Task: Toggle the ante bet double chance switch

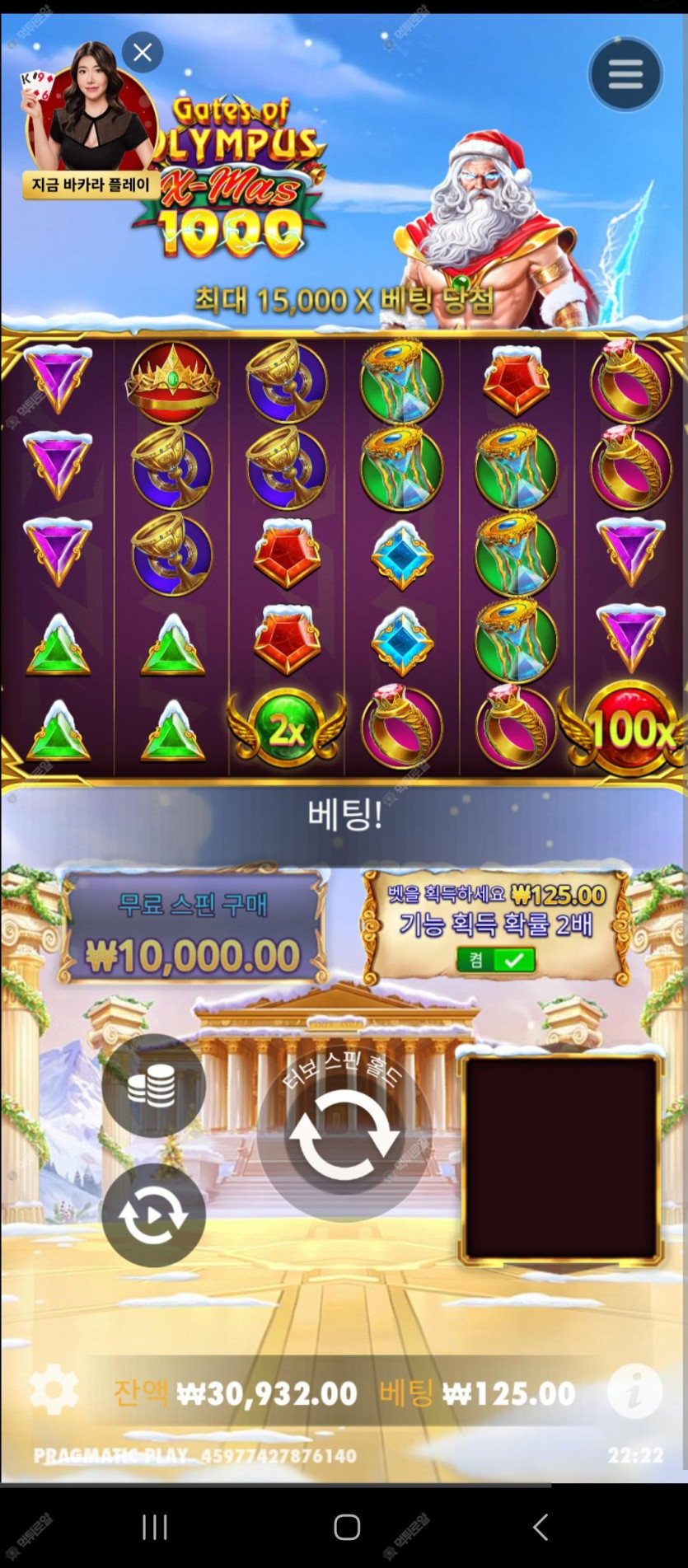Action: tap(496, 959)
